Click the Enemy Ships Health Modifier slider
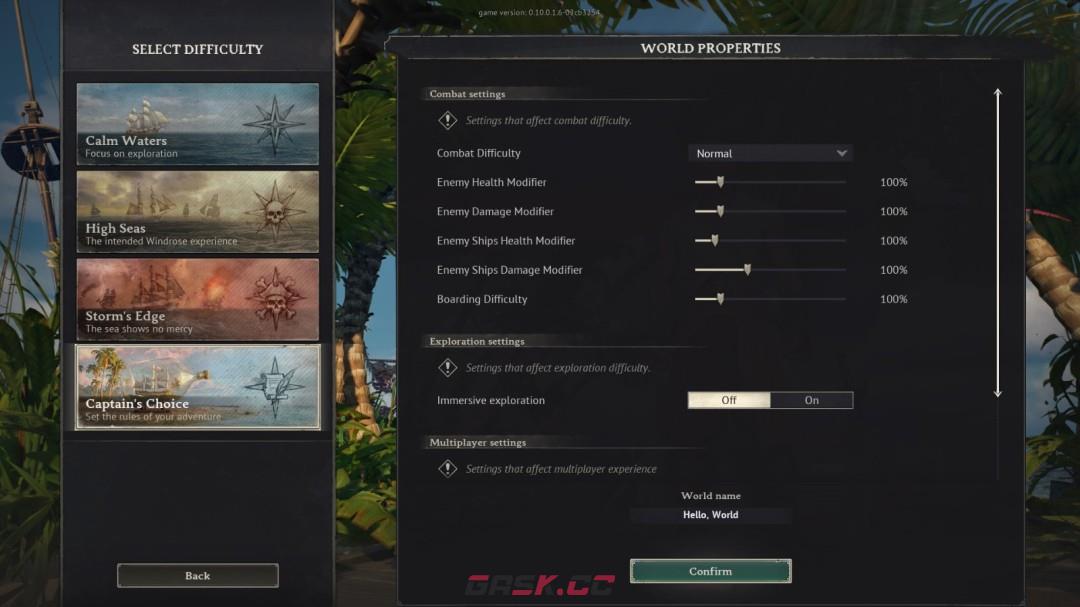The width and height of the screenshot is (1080, 607). click(714, 240)
